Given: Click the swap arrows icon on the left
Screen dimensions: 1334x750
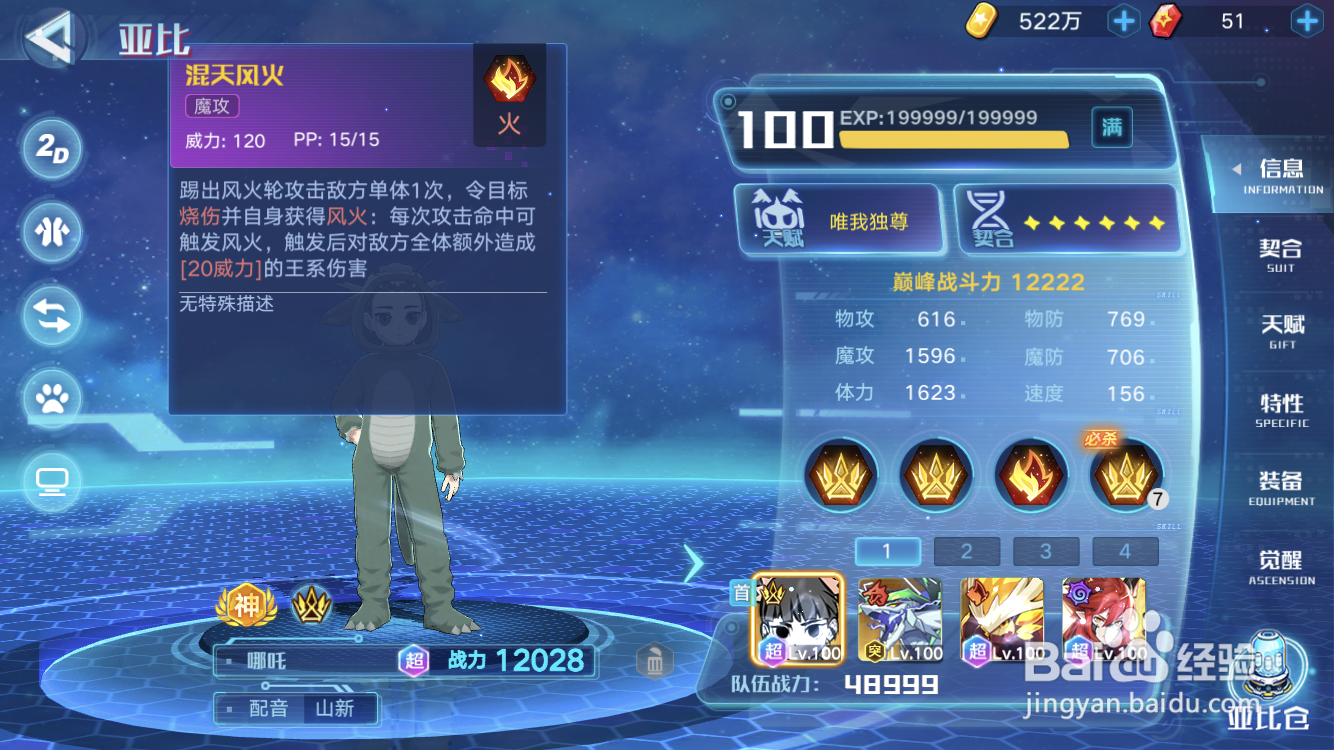Looking at the screenshot, I should (x=52, y=316).
